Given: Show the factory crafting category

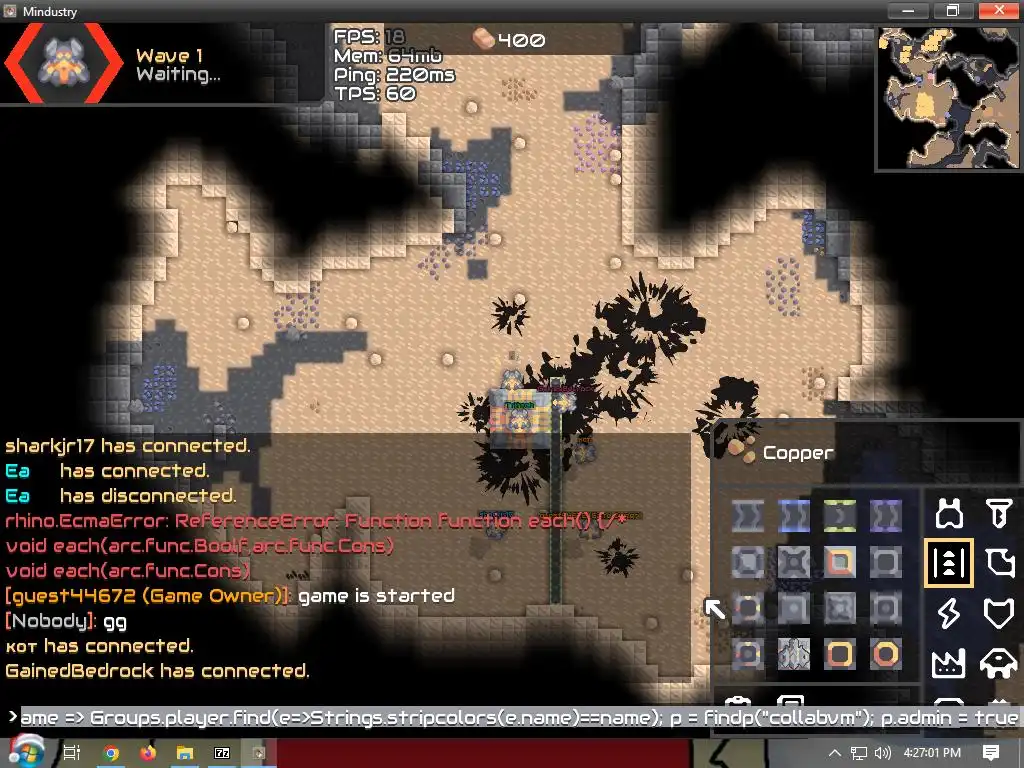Looking at the screenshot, I should coord(948,661).
